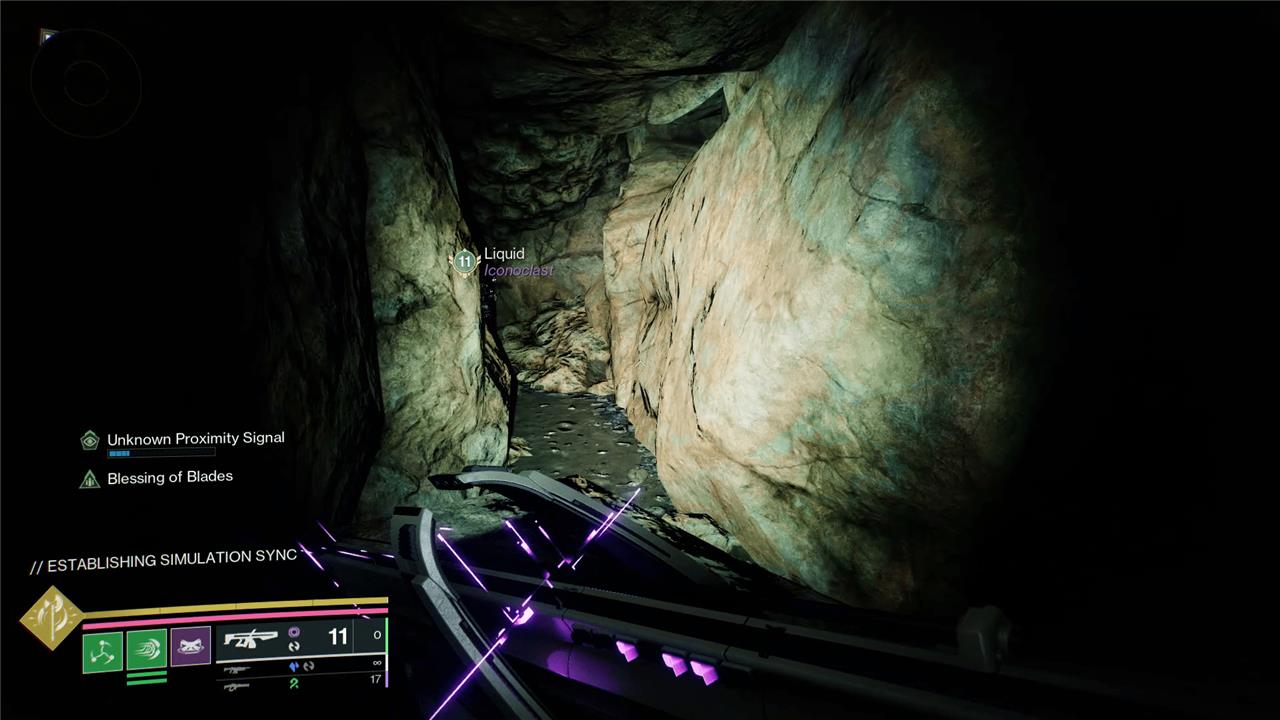
Task: Select the player nameplate for Liquid
Action: 504,255
